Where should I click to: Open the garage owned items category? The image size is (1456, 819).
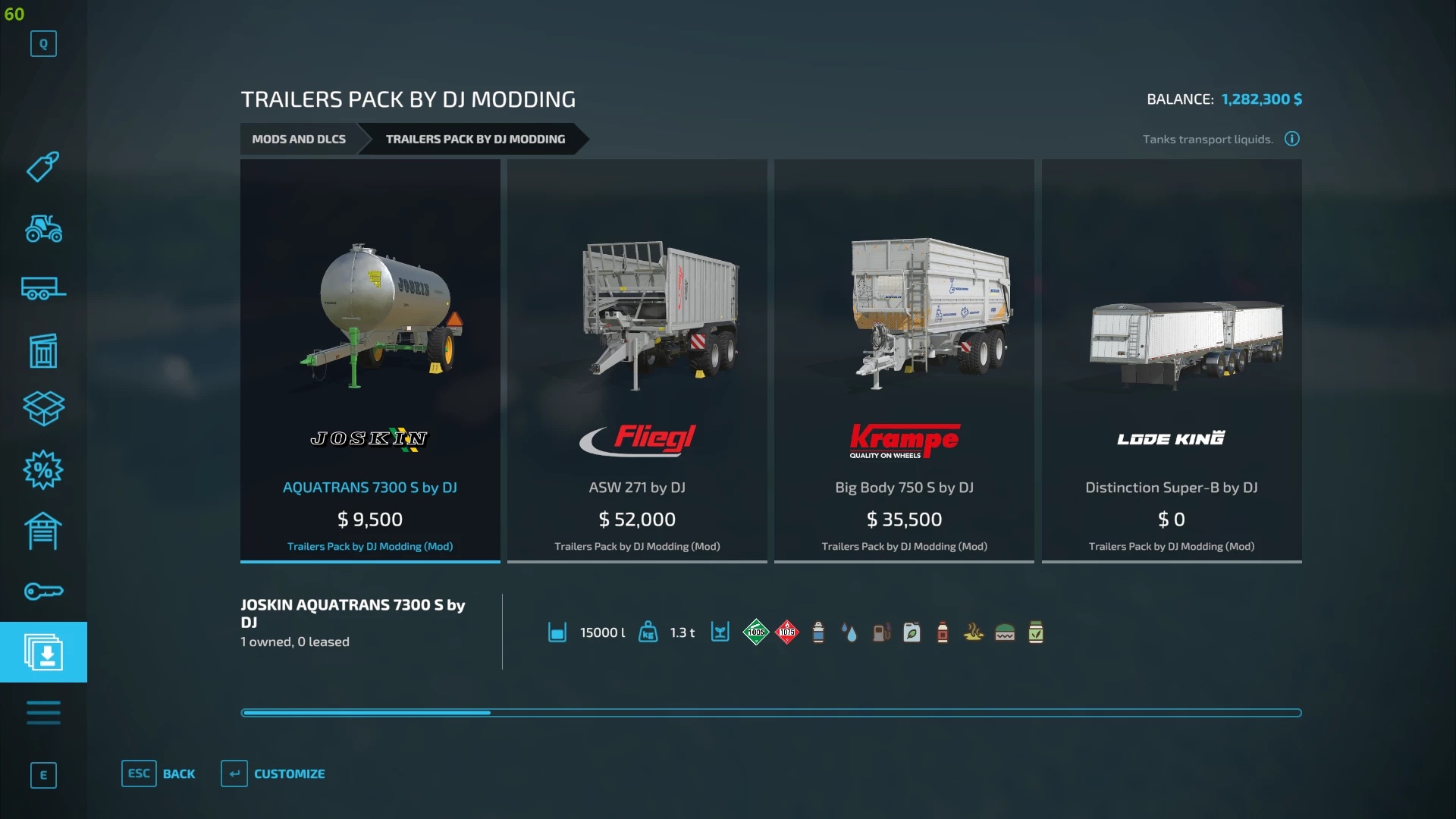[43, 531]
